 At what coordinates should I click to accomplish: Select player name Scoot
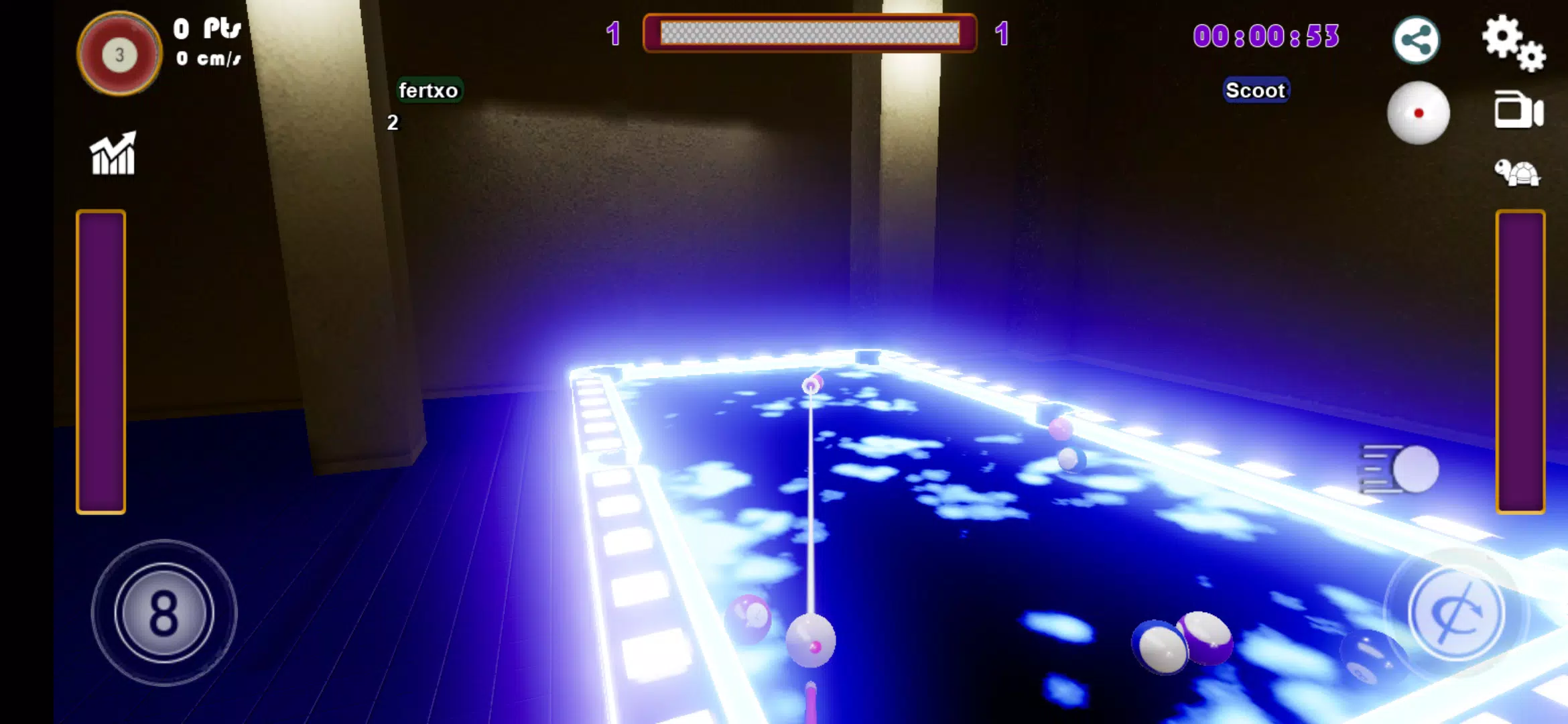pos(1256,90)
